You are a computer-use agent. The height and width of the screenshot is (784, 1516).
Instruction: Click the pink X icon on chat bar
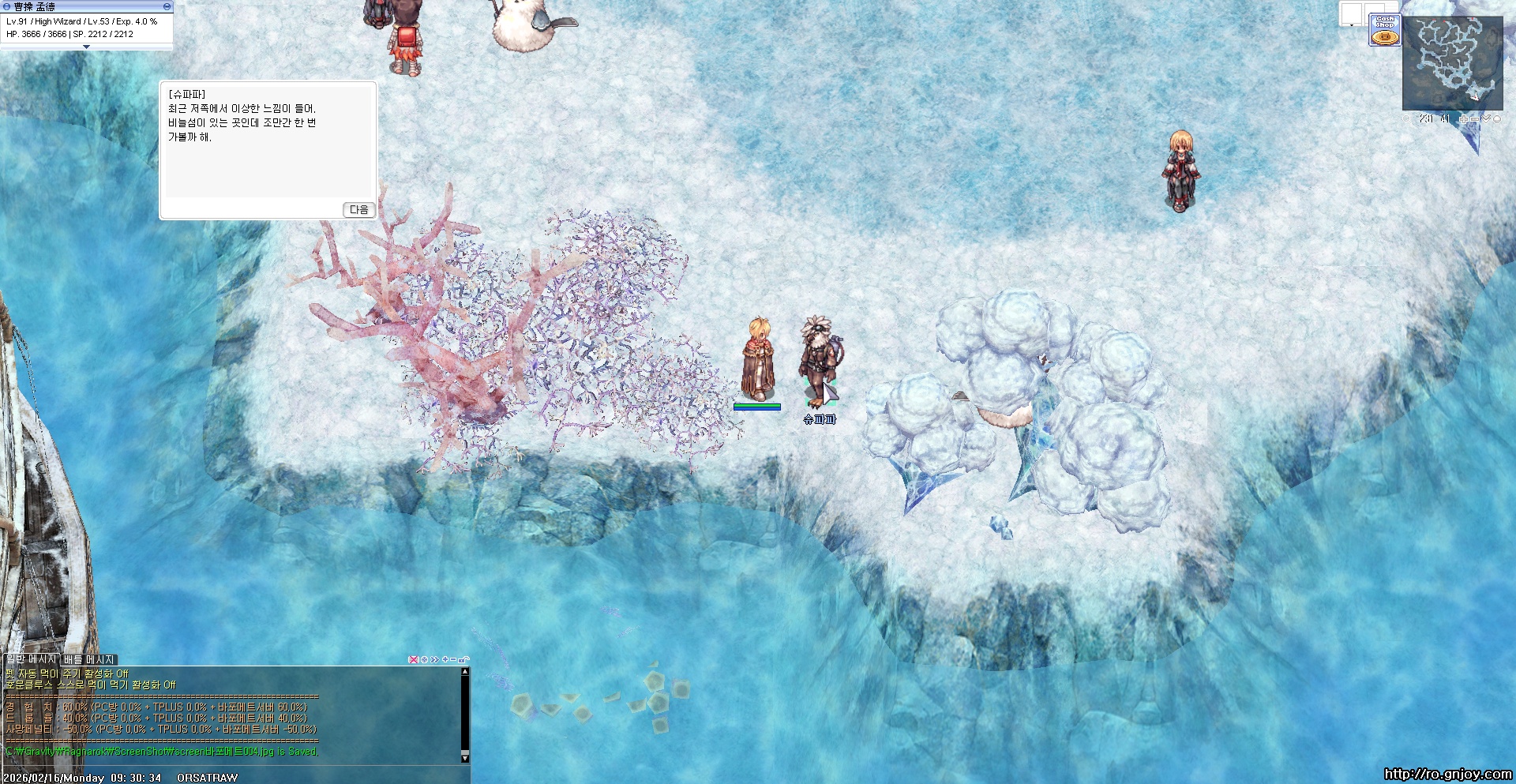click(413, 659)
